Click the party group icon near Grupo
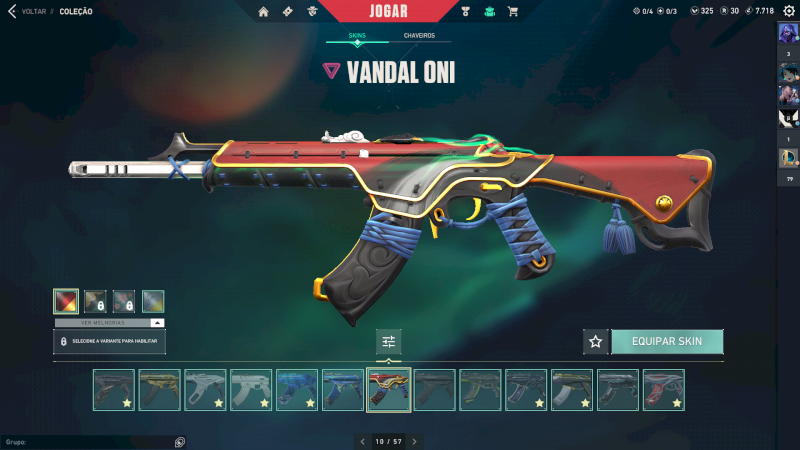The width and height of the screenshot is (800, 450). (180, 441)
